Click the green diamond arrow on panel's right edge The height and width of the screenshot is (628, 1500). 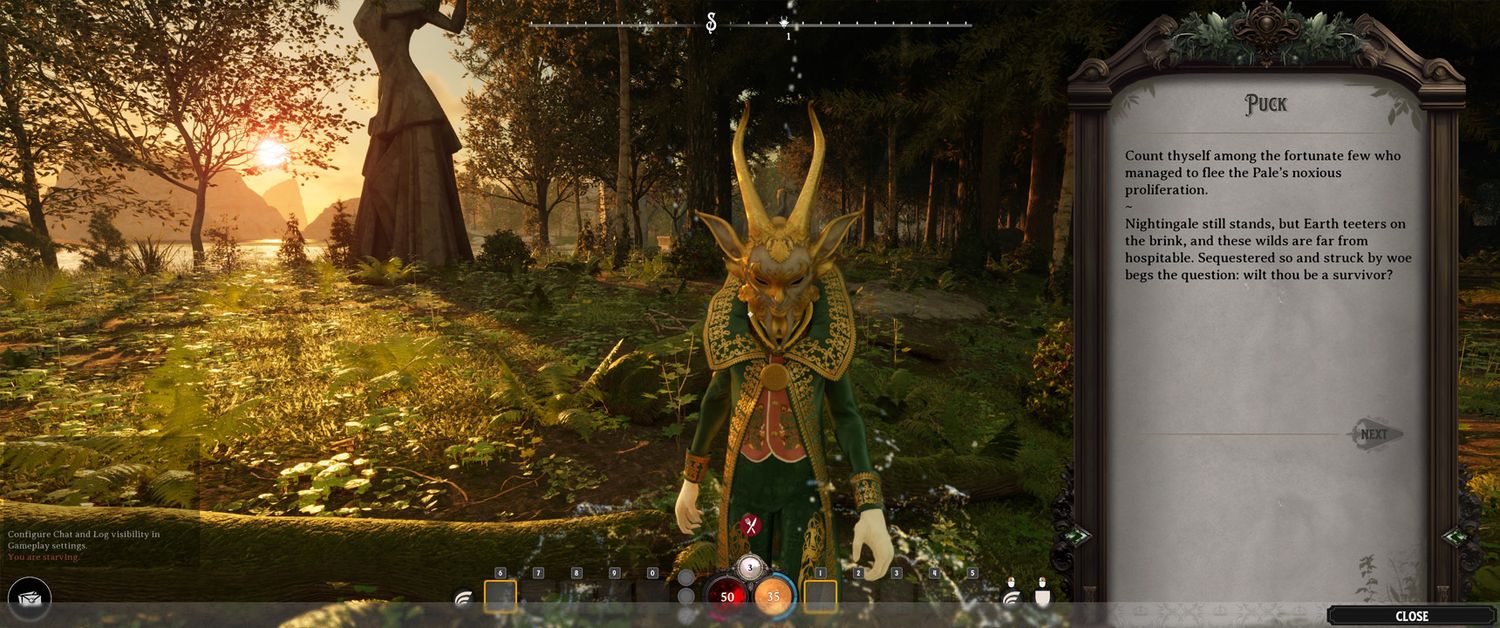pyautogui.click(x=1455, y=536)
